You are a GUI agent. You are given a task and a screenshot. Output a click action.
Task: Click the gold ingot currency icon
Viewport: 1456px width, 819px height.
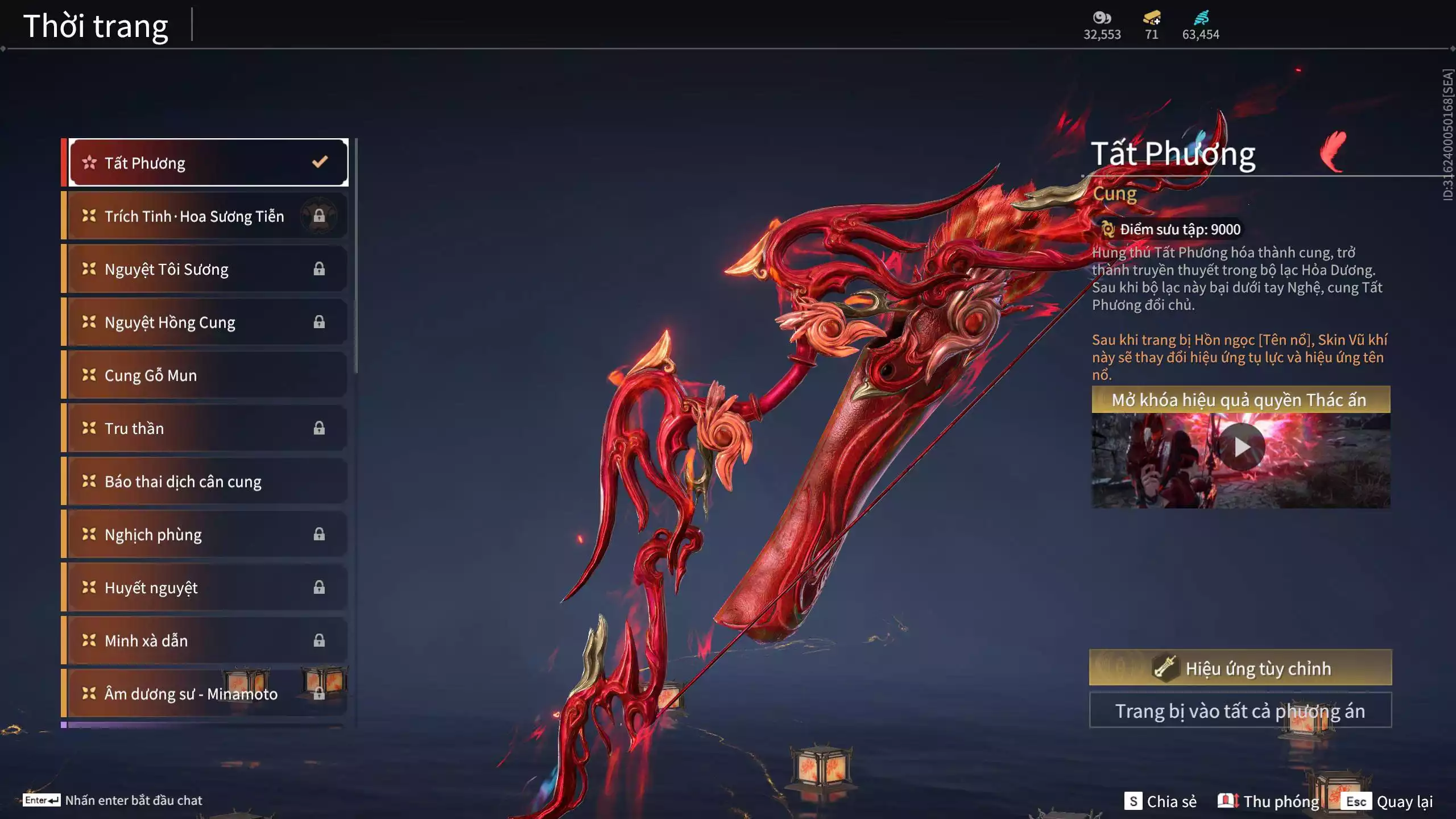tap(1152, 18)
